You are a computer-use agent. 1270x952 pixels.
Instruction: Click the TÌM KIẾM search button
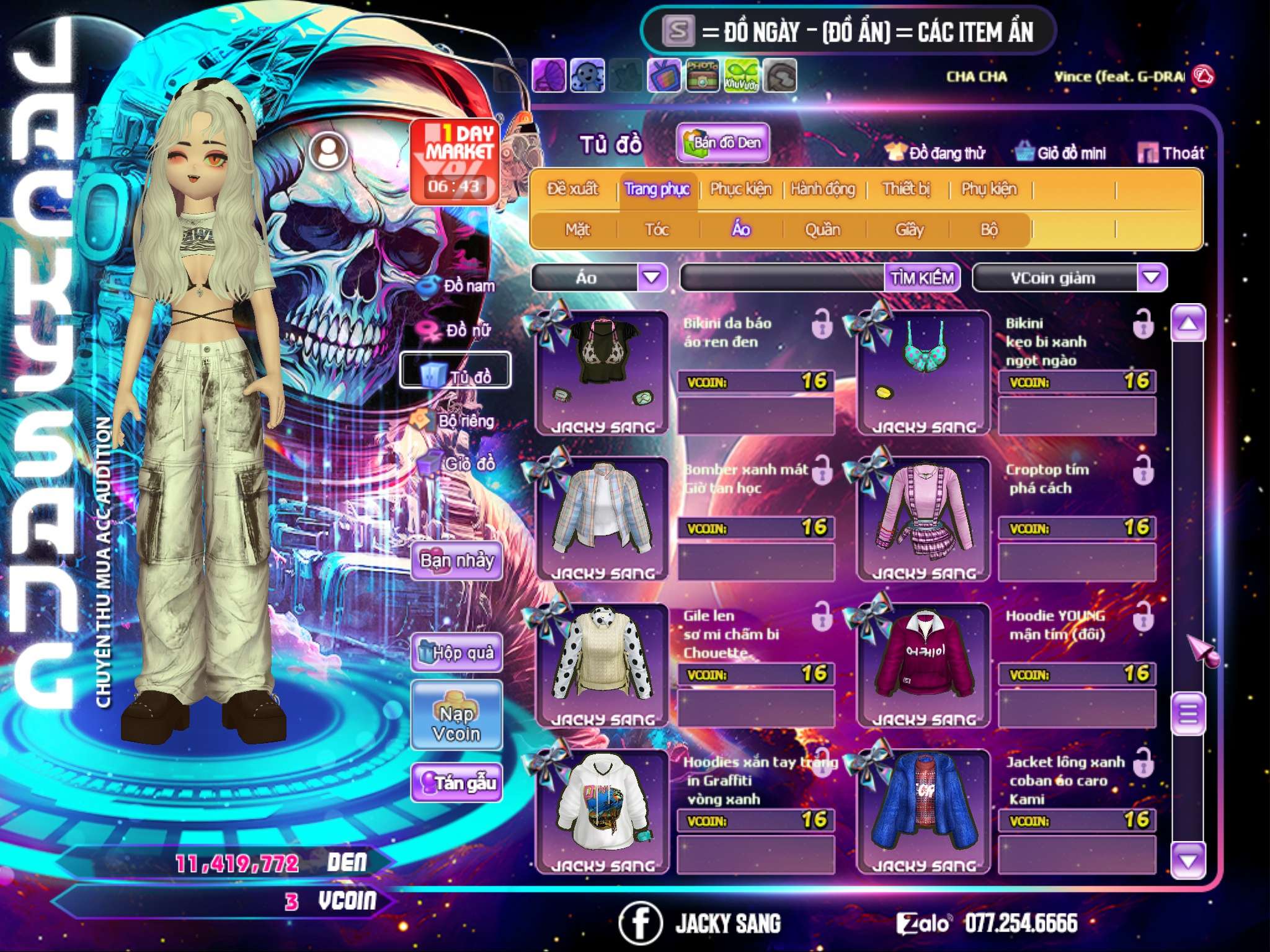pyautogui.click(x=922, y=278)
